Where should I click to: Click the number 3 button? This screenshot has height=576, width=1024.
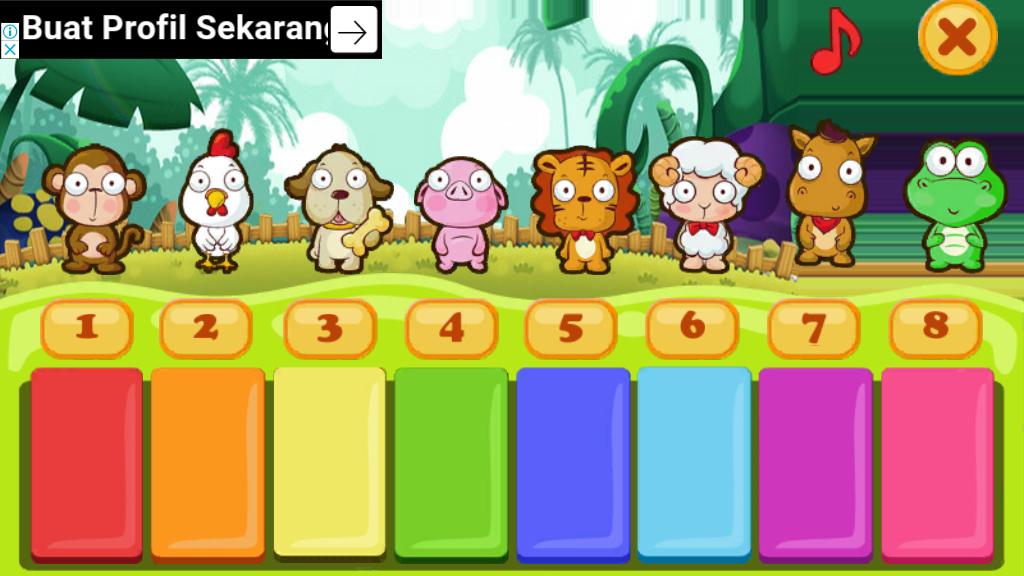click(x=330, y=328)
